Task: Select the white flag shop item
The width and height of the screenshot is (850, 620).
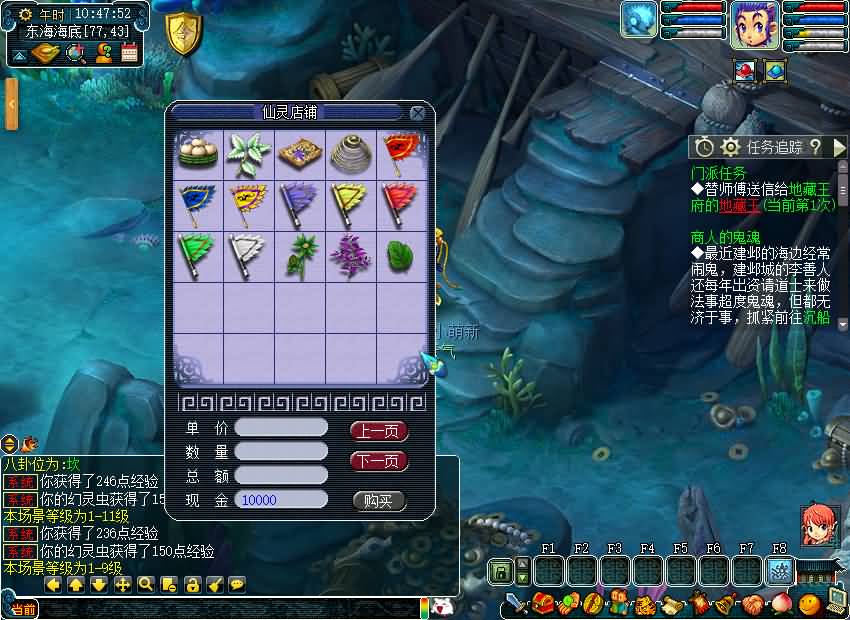Action: pyautogui.click(x=248, y=256)
